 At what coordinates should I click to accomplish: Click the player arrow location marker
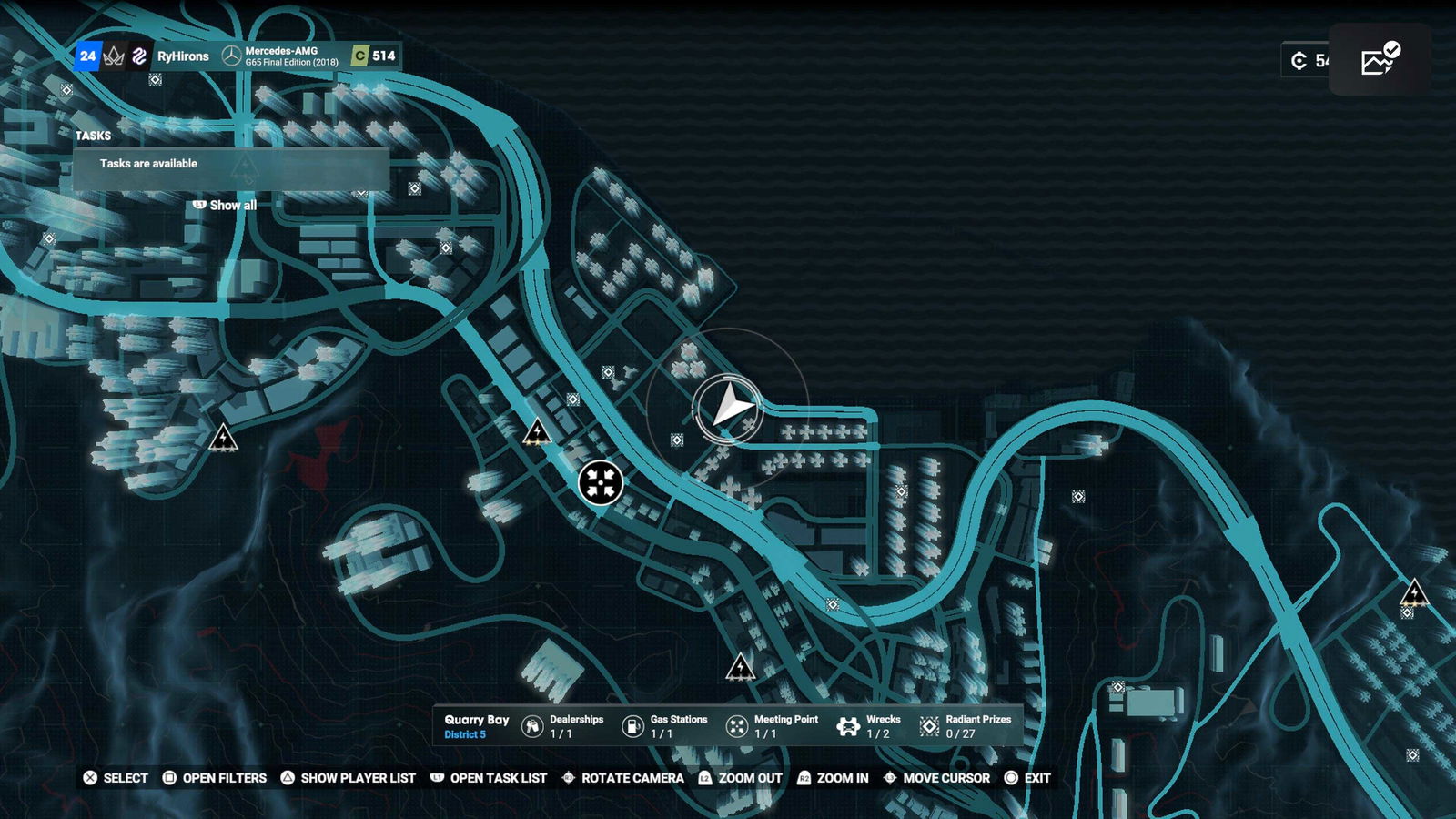pos(728,408)
